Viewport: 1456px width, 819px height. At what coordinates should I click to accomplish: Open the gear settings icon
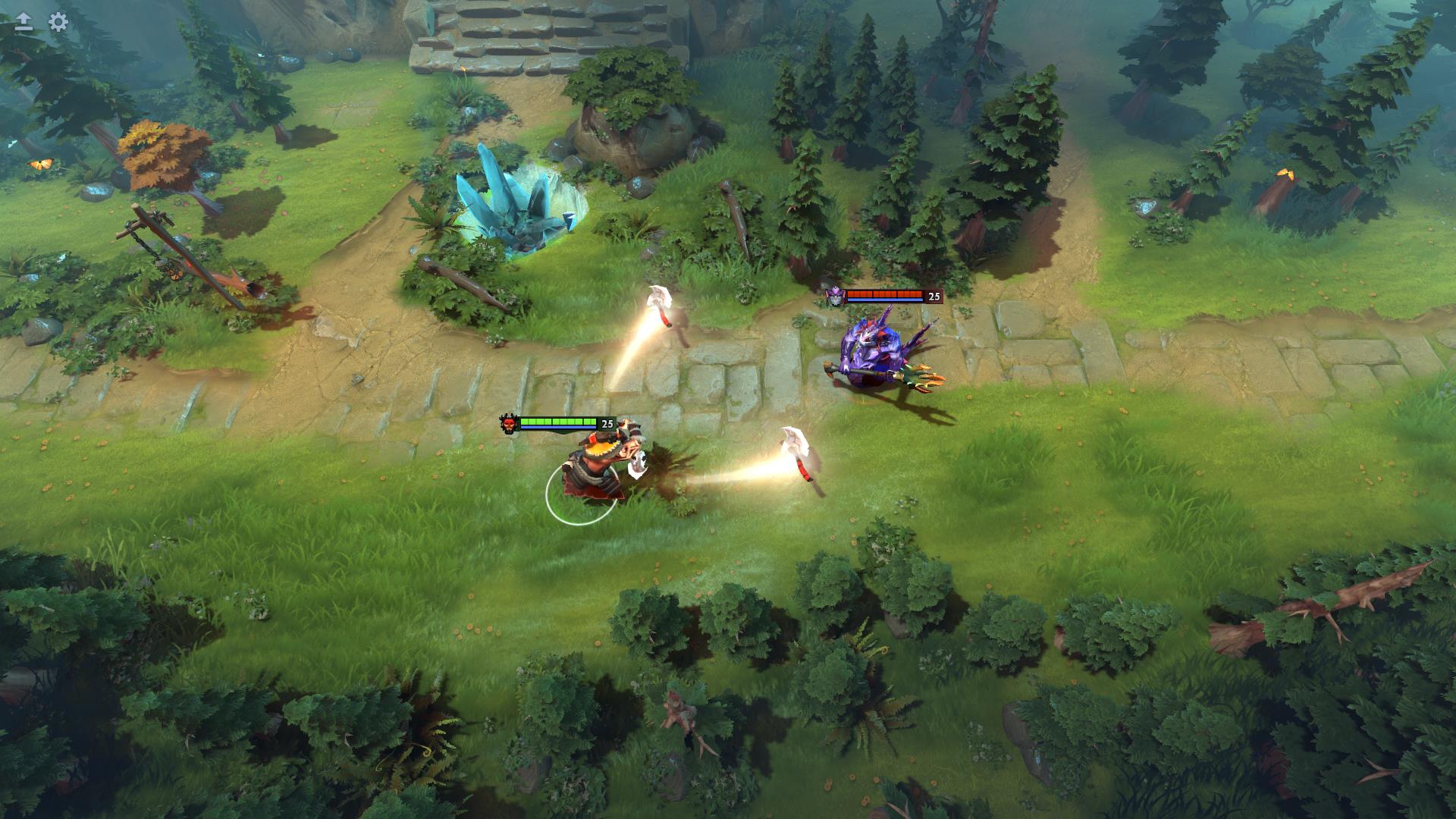click(x=58, y=22)
